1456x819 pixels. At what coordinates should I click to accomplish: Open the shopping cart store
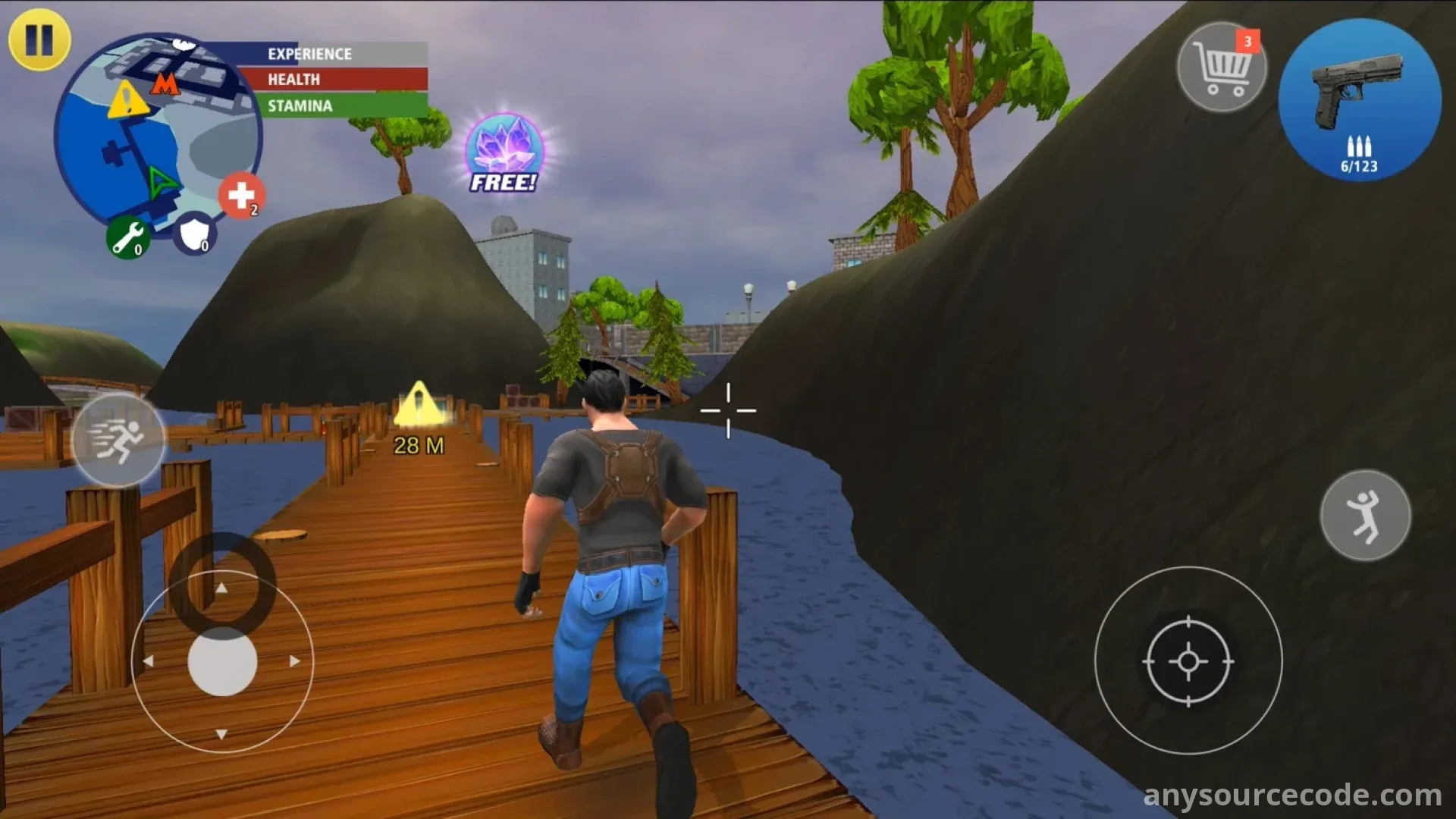(x=1221, y=67)
